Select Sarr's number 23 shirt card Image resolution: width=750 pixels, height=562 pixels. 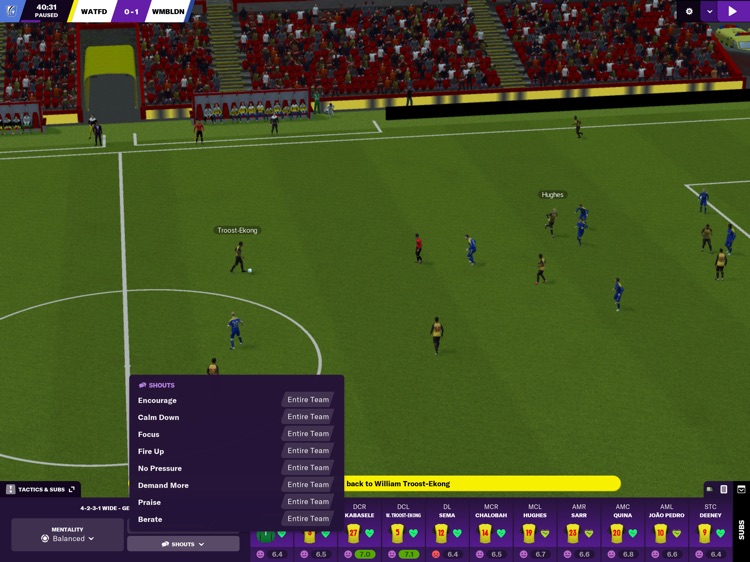574,534
